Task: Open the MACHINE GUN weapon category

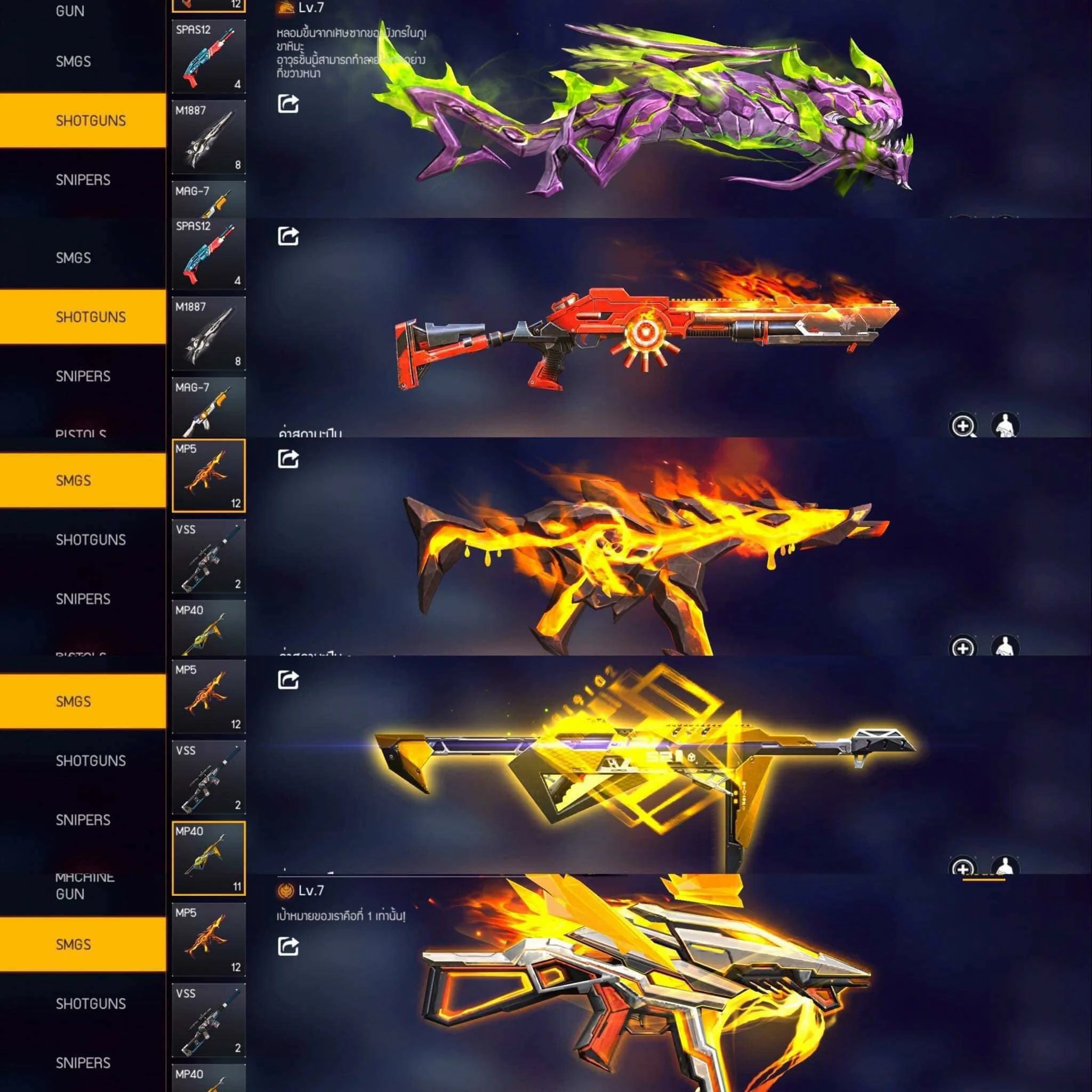Action: point(85,886)
